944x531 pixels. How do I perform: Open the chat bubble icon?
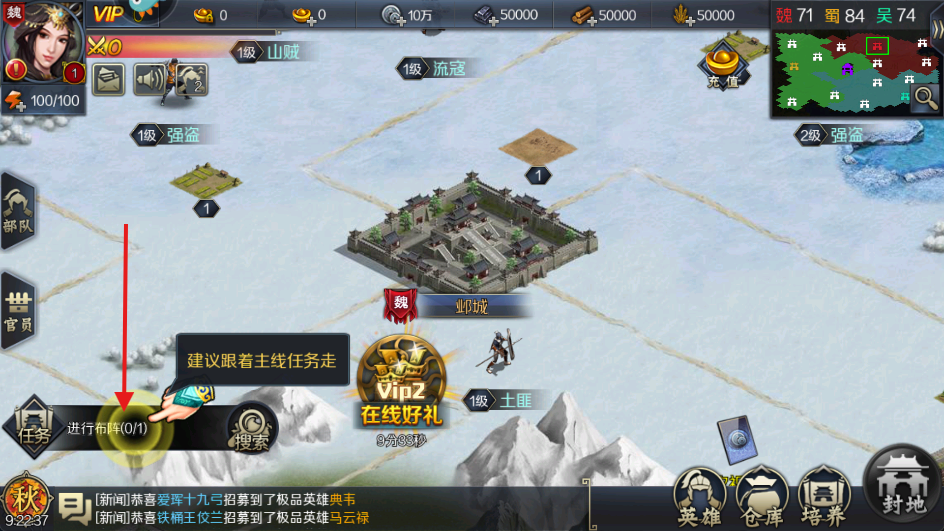tap(73, 508)
